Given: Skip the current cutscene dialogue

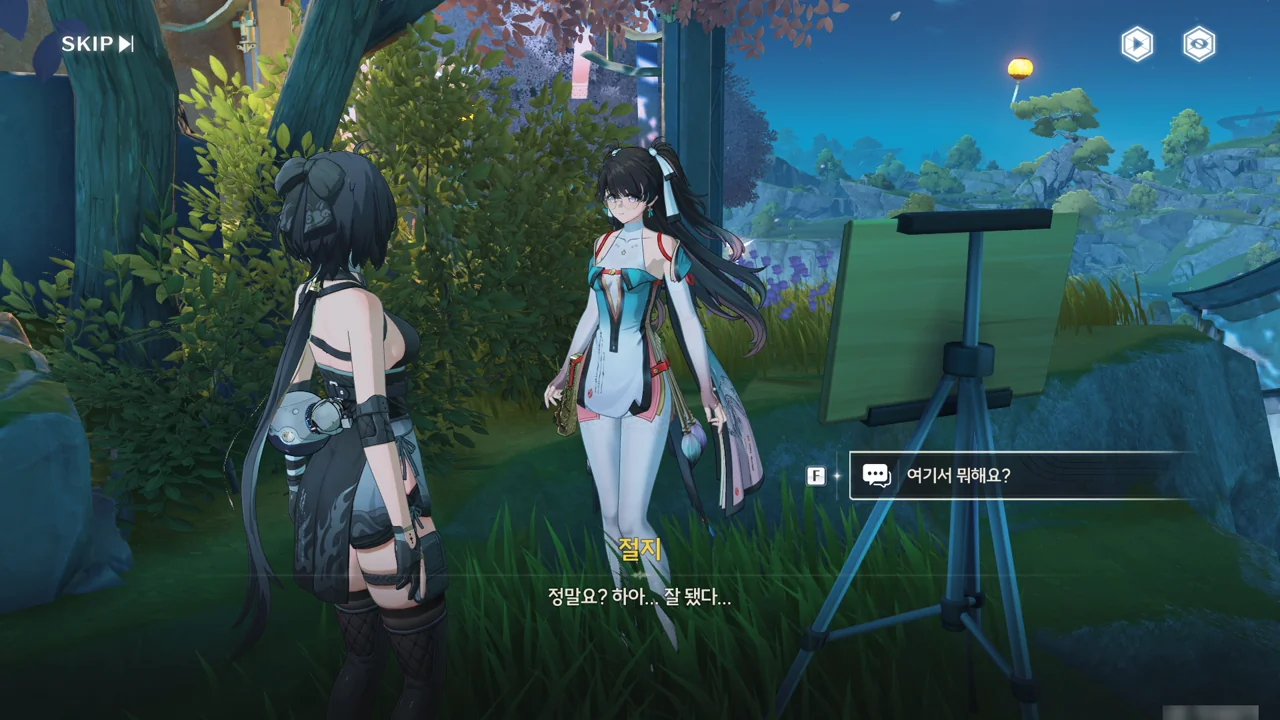Looking at the screenshot, I should [x=97, y=44].
